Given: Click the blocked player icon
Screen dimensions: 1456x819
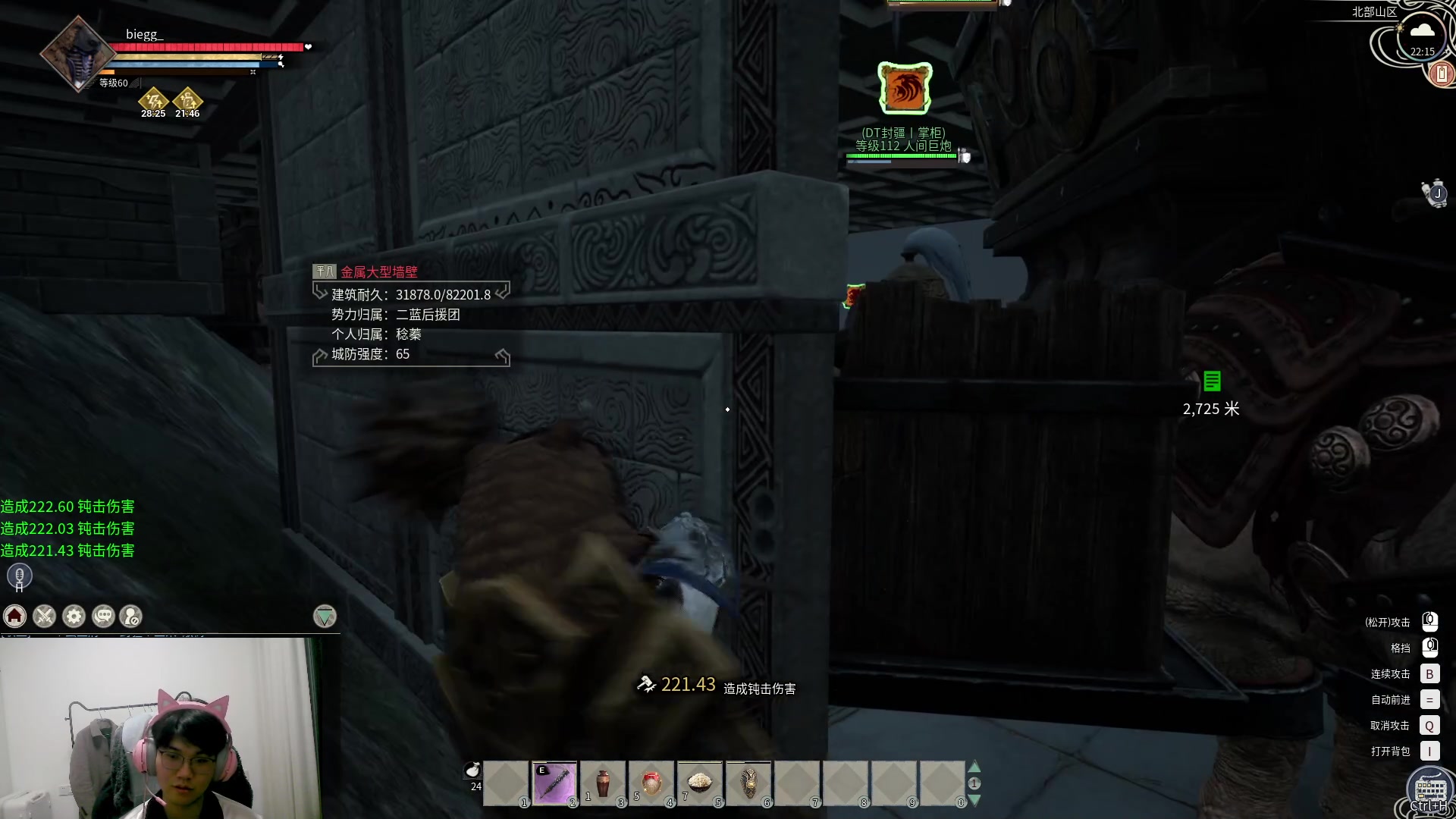Looking at the screenshot, I should [x=132, y=616].
